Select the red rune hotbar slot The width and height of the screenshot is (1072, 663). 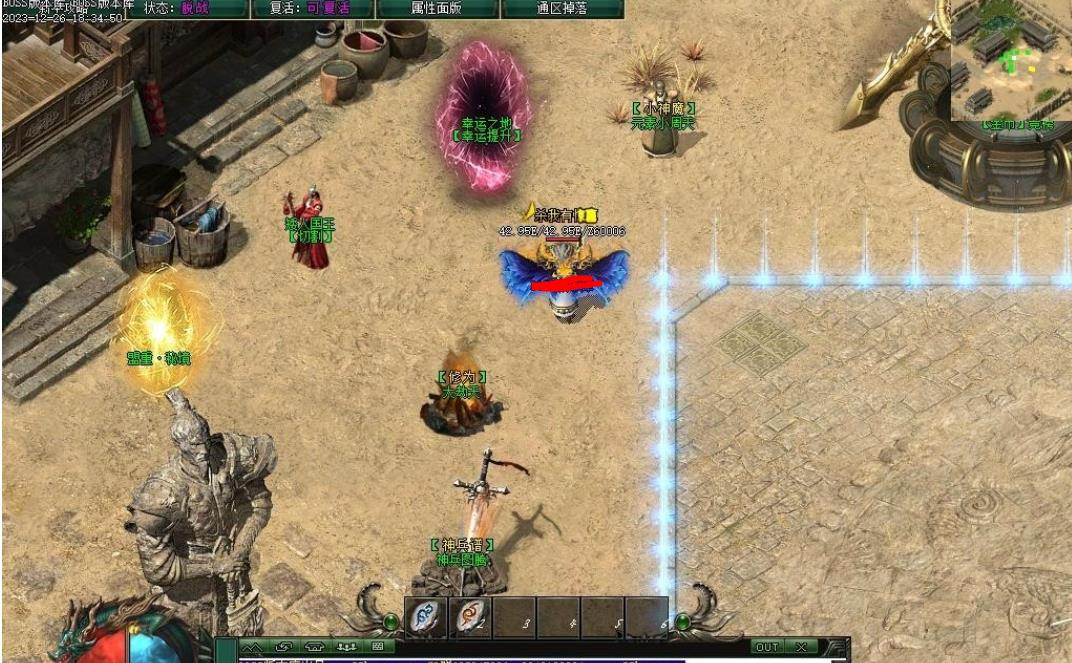click(470, 617)
